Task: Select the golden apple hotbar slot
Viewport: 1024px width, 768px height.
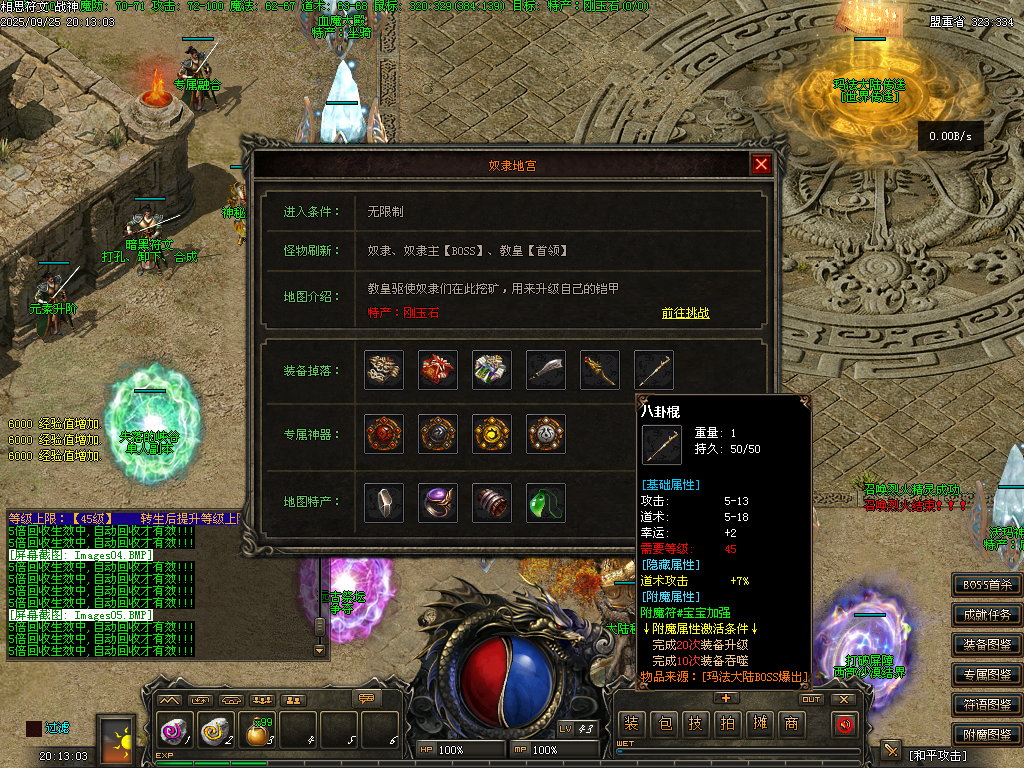Action: (x=258, y=732)
